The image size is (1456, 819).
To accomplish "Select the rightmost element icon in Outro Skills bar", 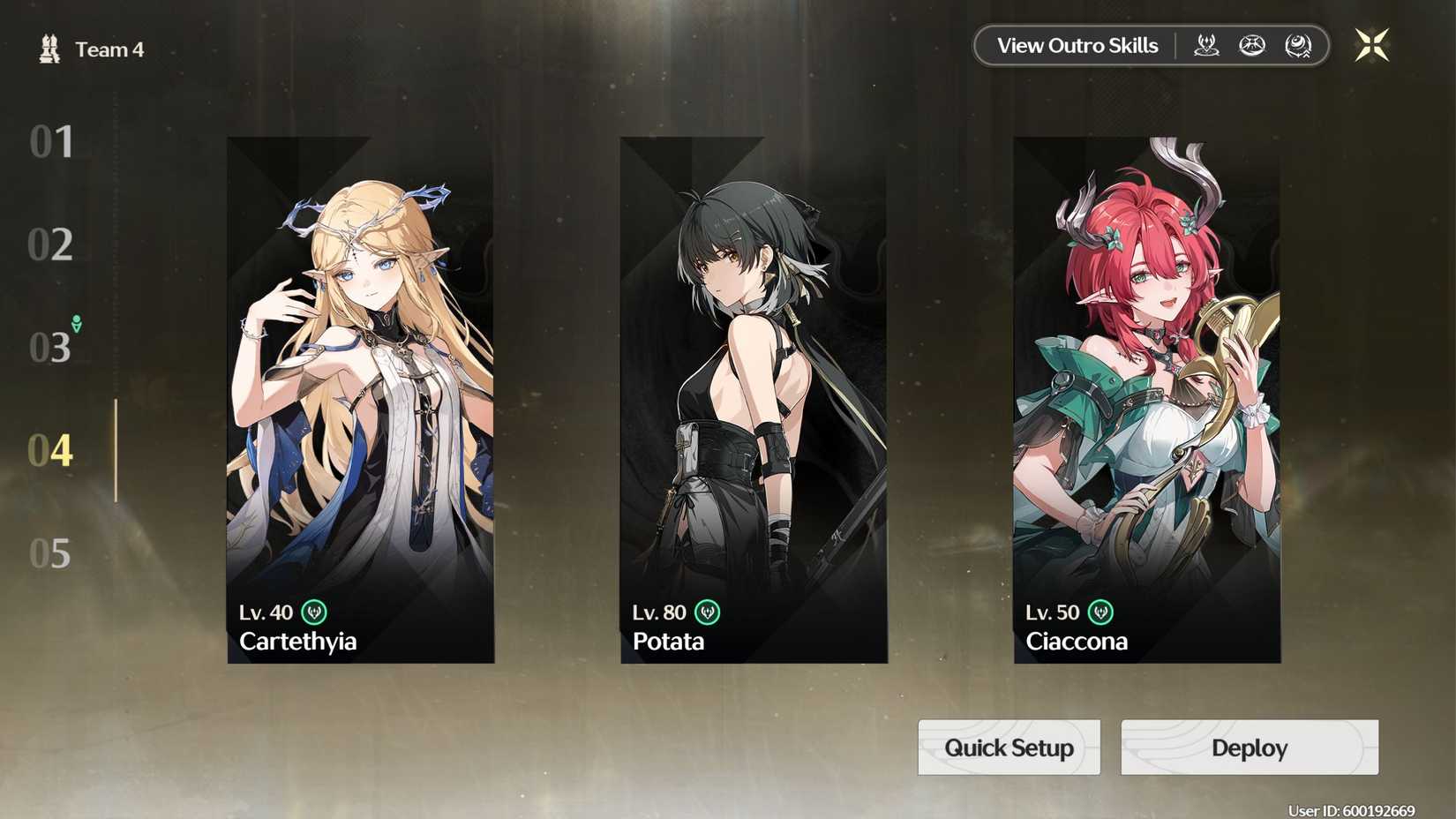I will [x=1296, y=46].
